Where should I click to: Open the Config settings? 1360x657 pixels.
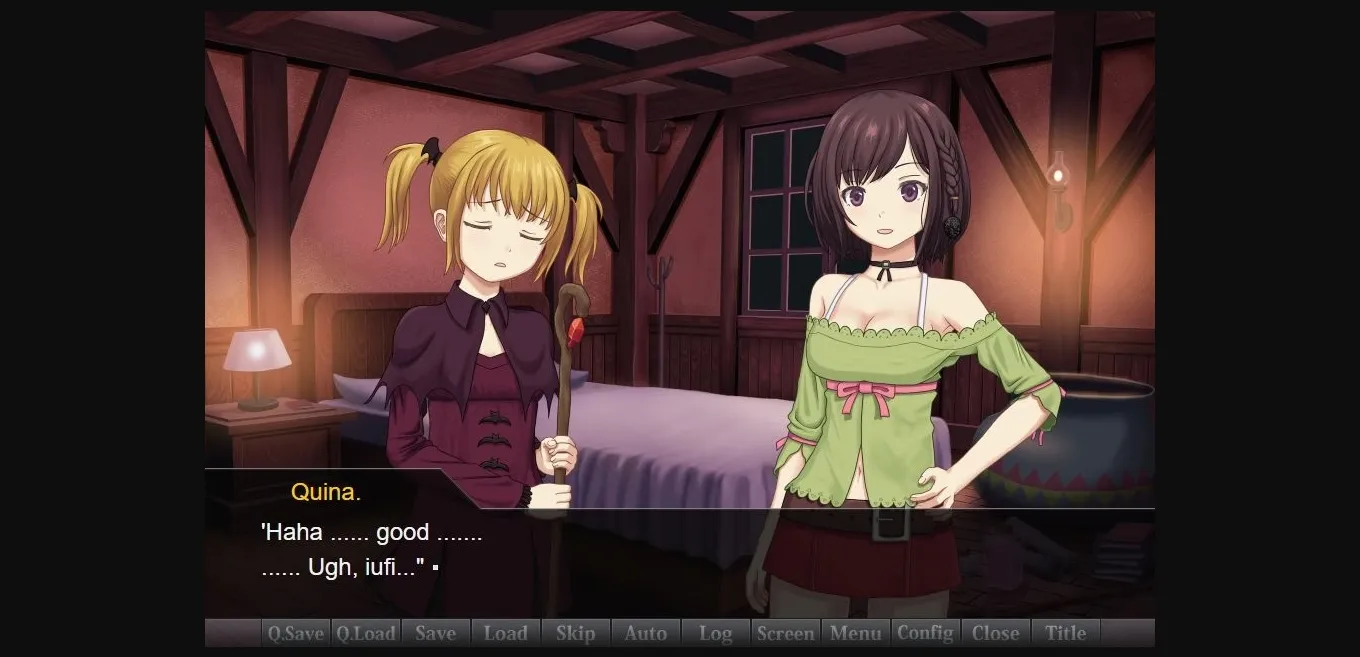925,633
